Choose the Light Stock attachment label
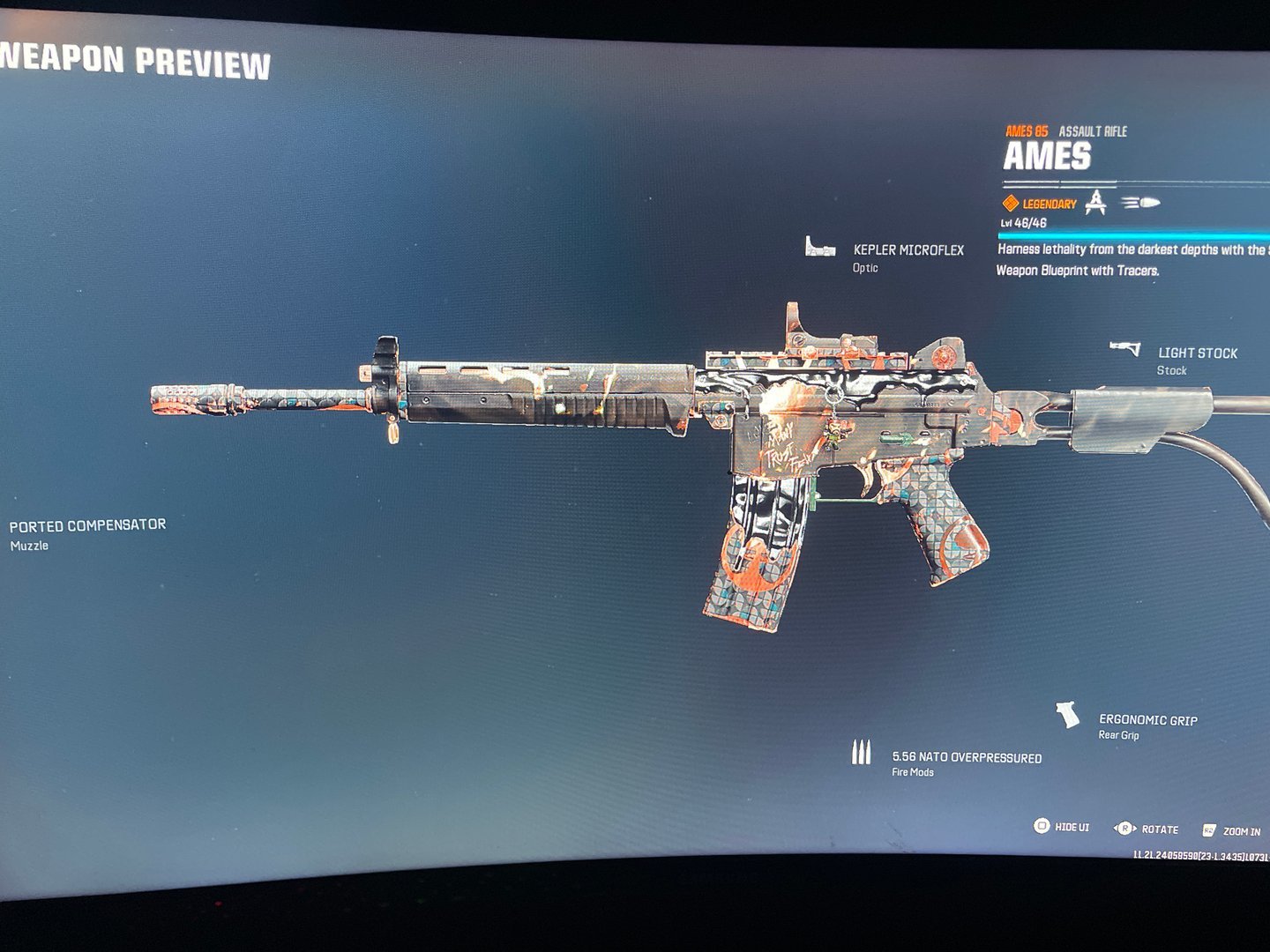Image resolution: width=1270 pixels, height=952 pixels. 1197,353
